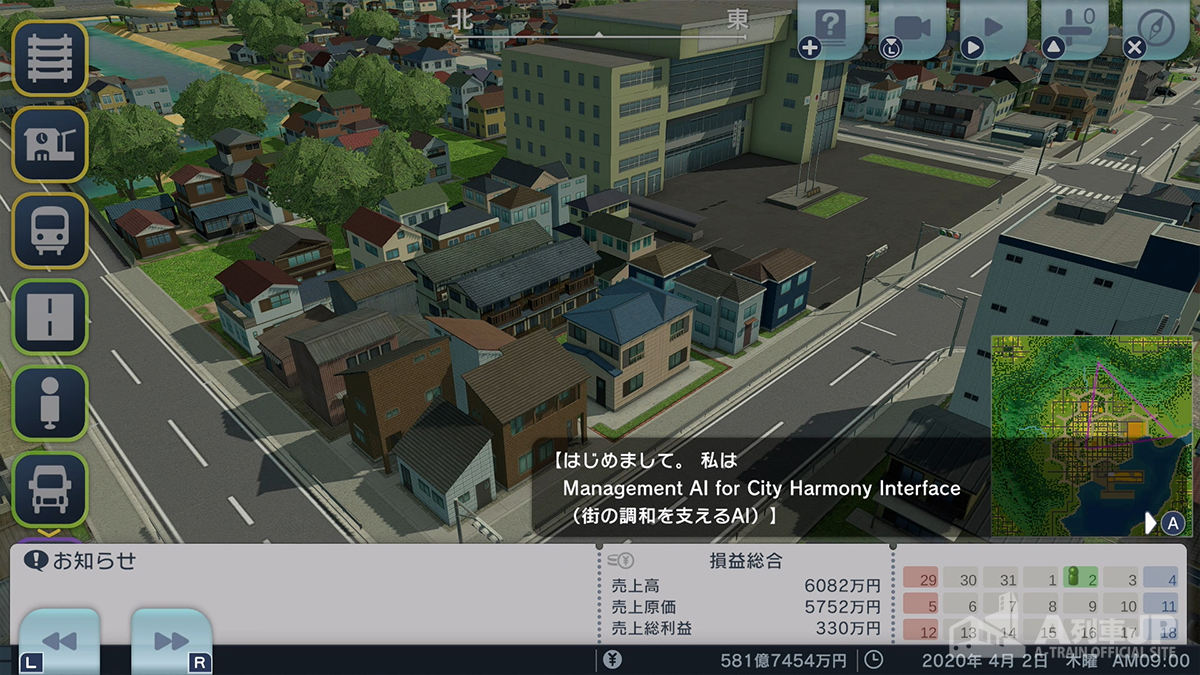Open the help guide question mark button

(831, 27)
